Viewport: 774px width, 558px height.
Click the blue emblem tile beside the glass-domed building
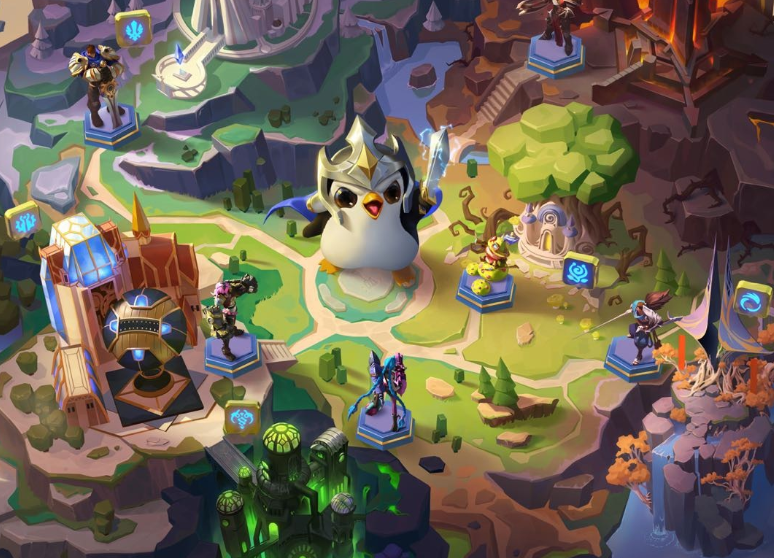pos(22,219)
